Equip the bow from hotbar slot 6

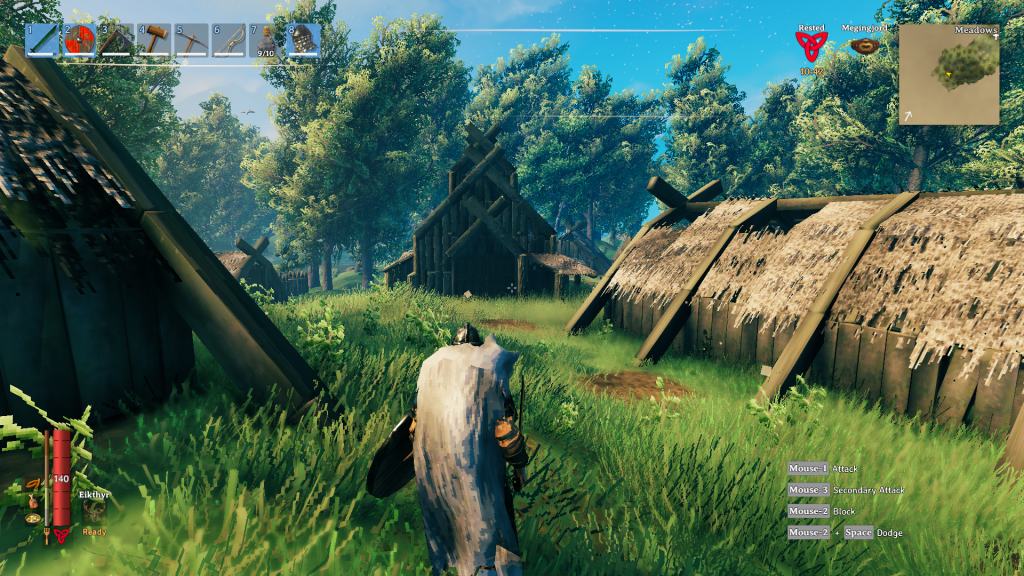229,41
